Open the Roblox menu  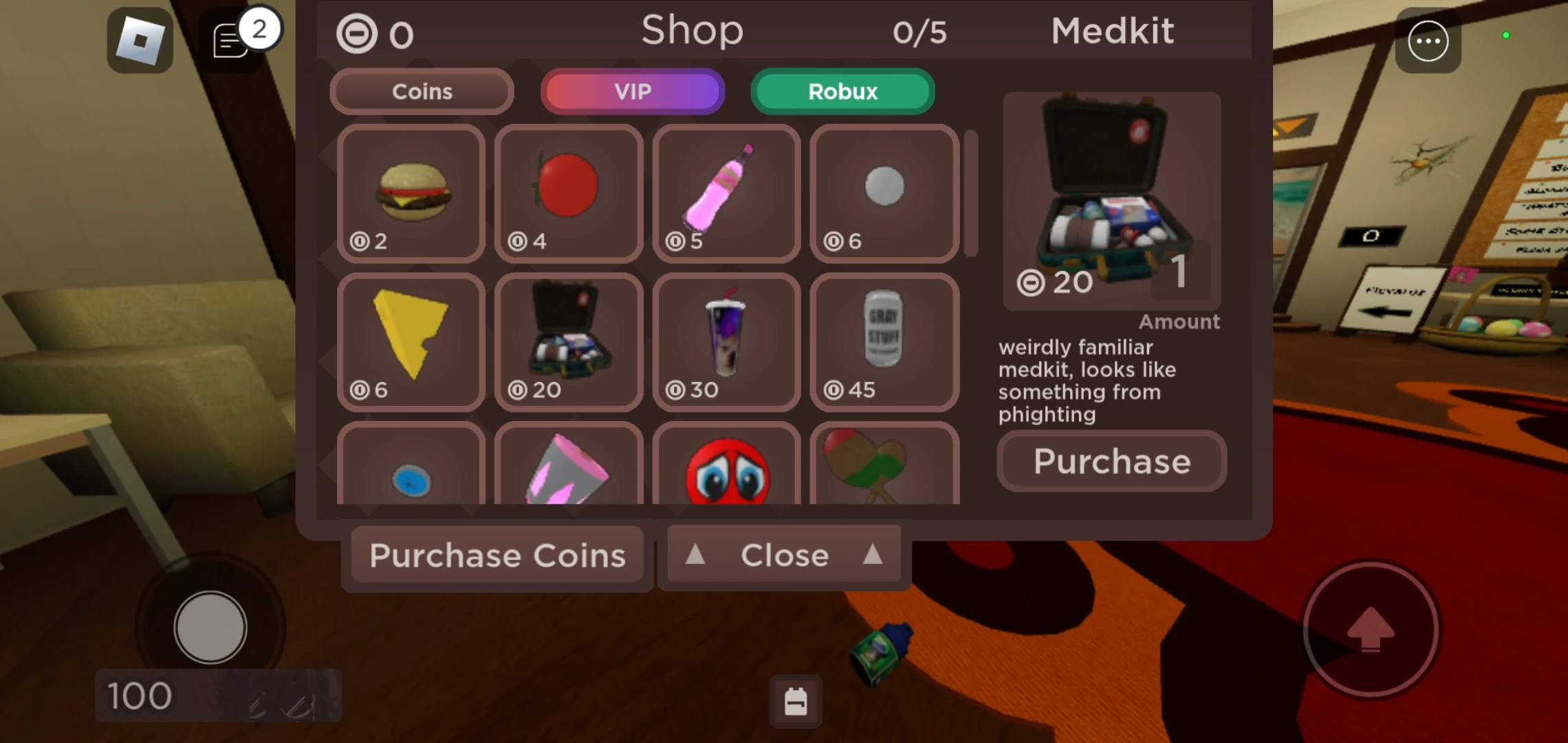(x=142, y=40)
